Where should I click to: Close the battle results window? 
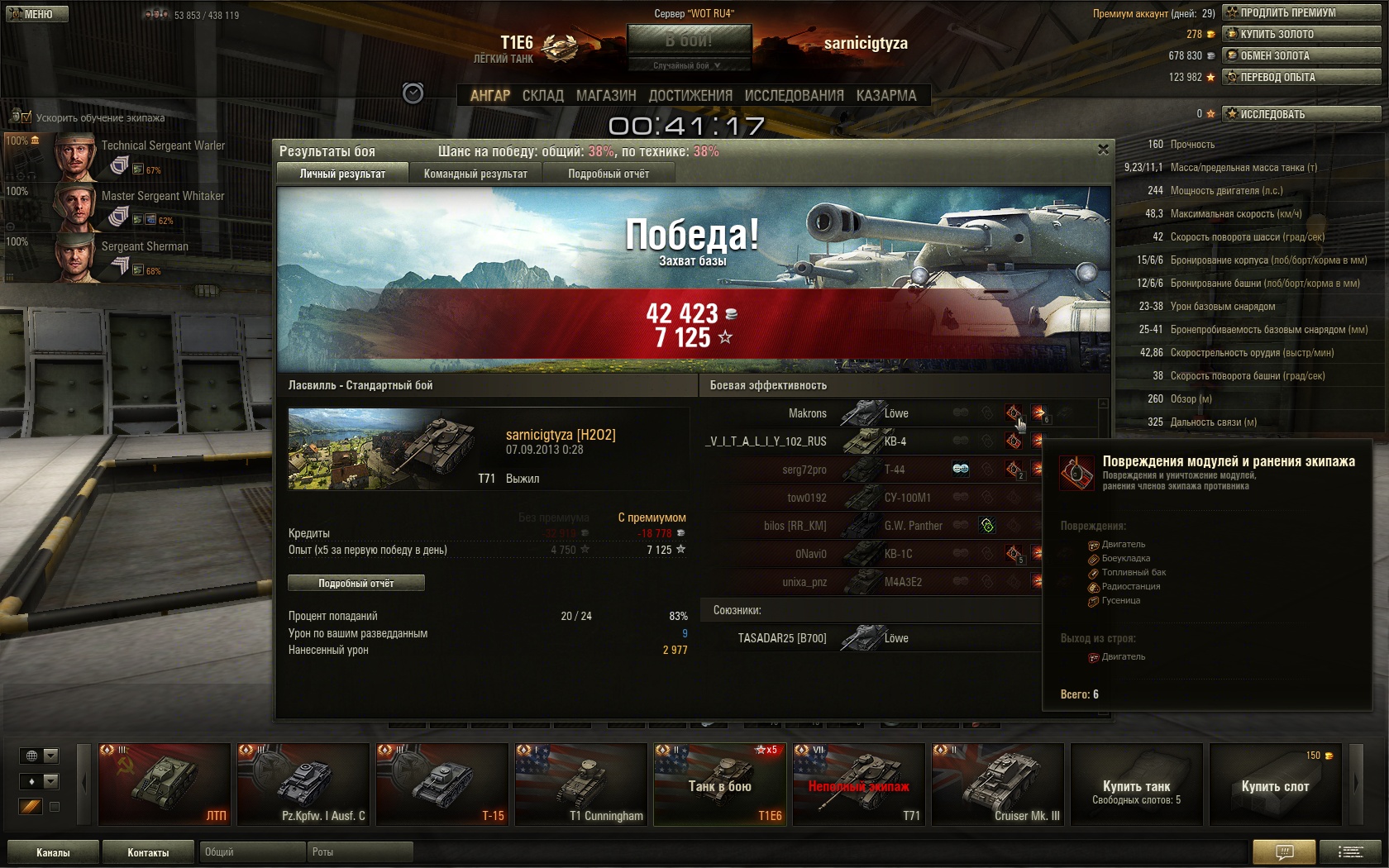[1103, 150]
